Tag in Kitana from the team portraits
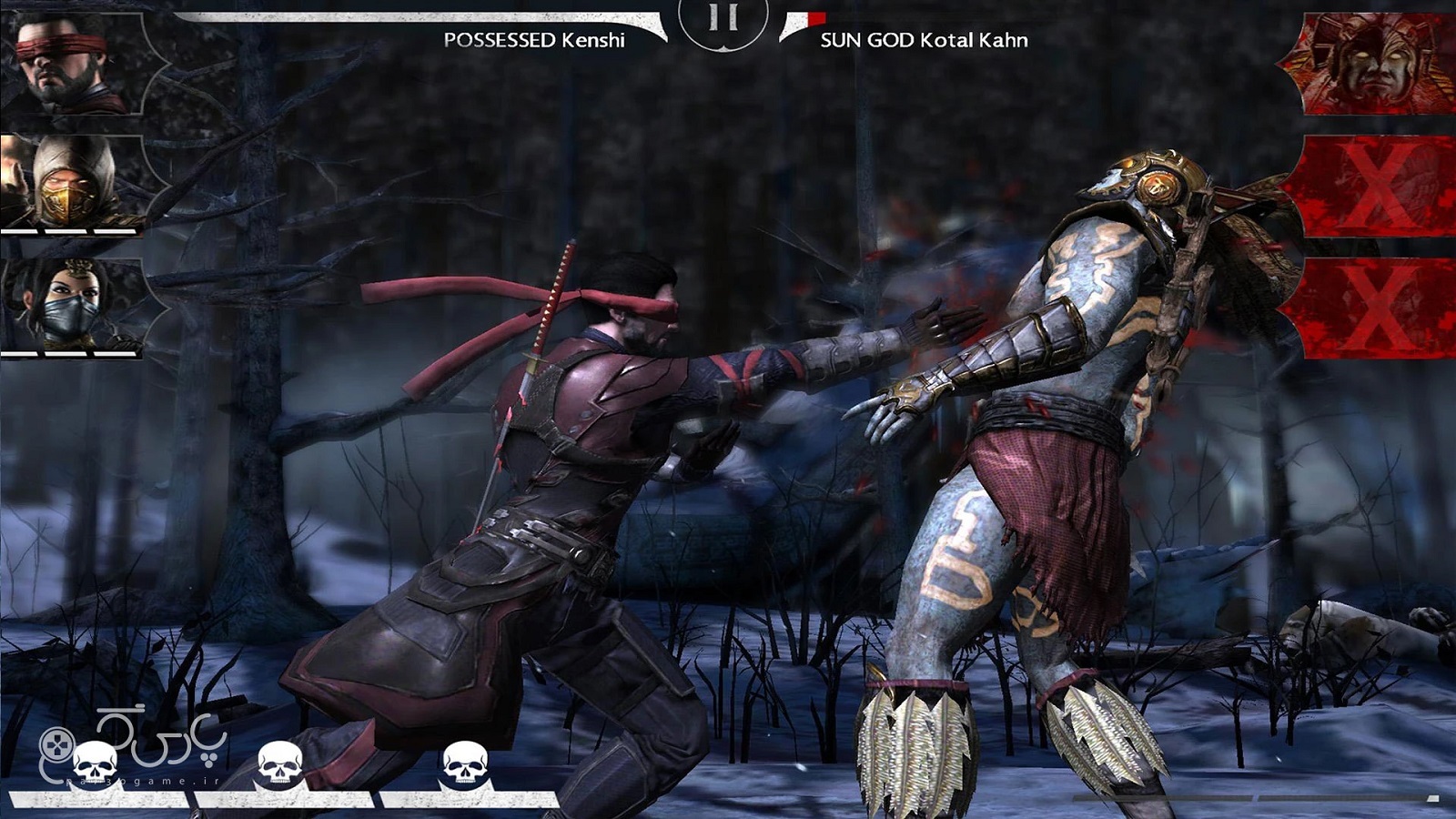Viewport: 1456px width, 819px height. (x=73, y=305)
